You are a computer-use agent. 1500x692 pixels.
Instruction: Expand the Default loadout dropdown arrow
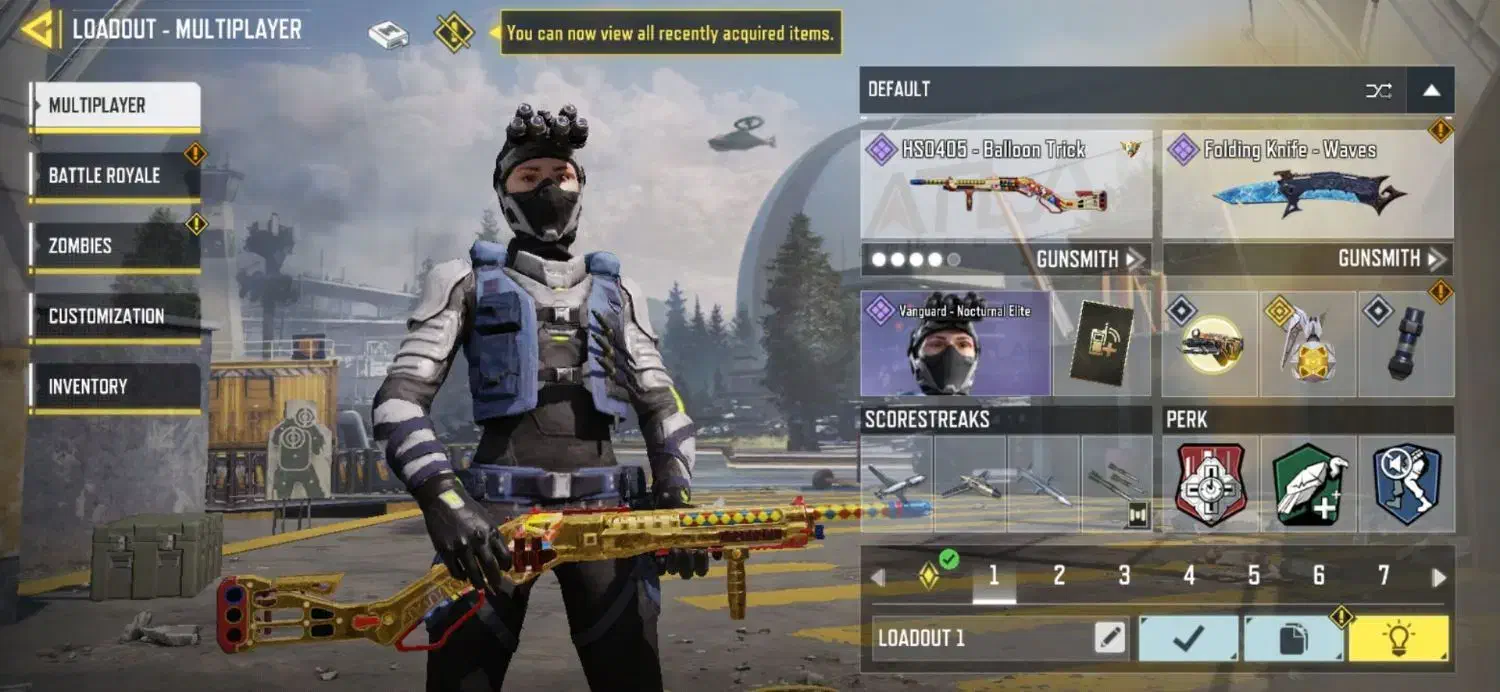(1431, 90)
